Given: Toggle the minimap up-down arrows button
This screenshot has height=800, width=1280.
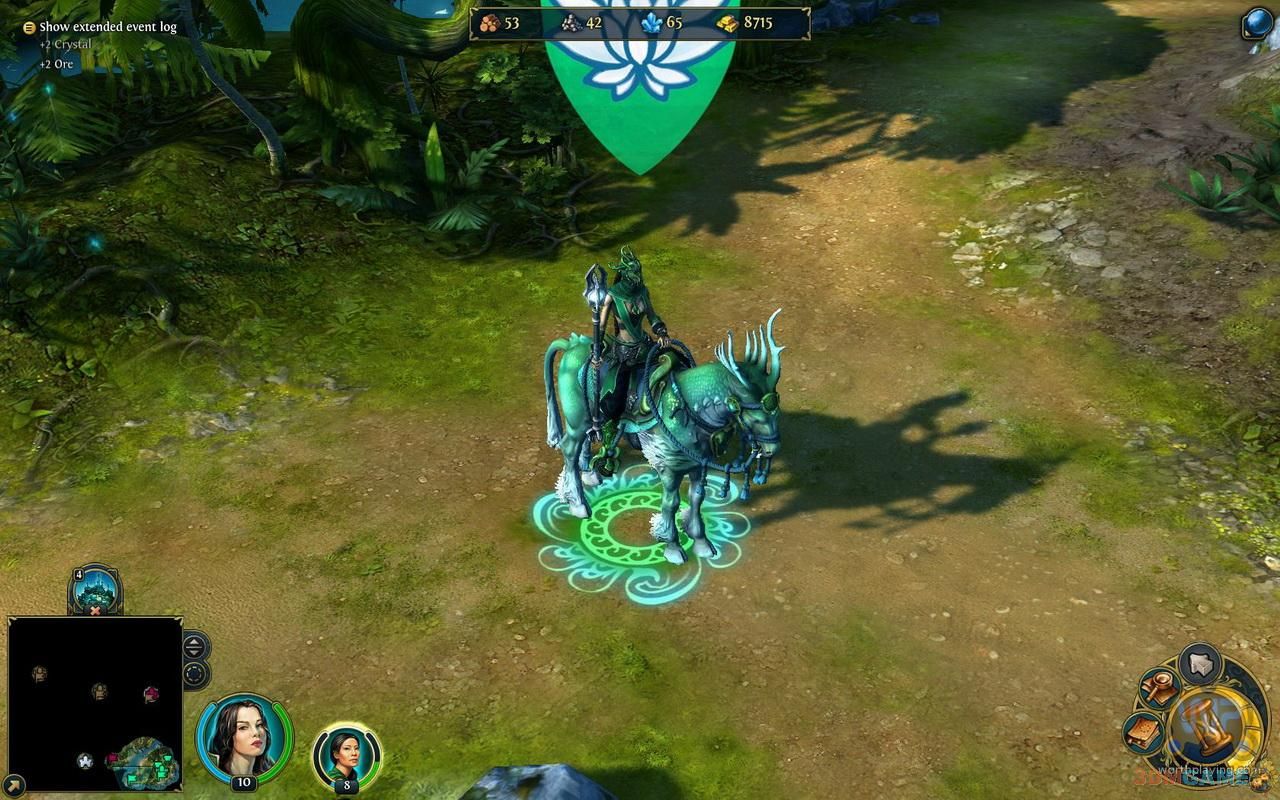Looking at the screenshot, I should (195, 646).
